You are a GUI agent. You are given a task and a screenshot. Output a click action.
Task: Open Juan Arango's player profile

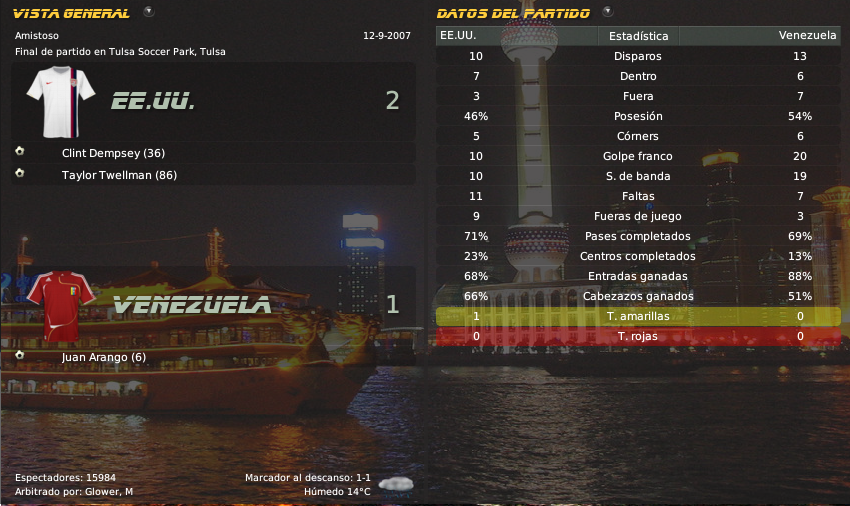(x=103, y=357)
